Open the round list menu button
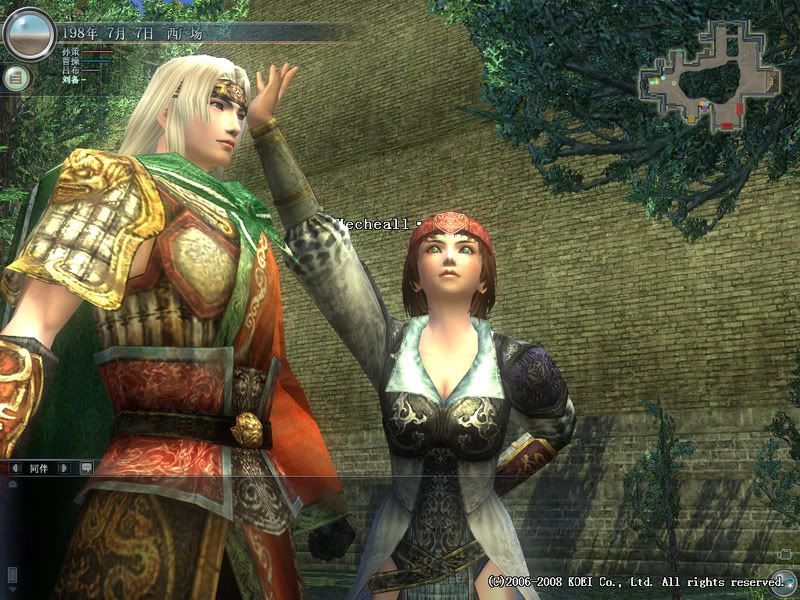Viewport: 800px width, 600px height. 16,78
